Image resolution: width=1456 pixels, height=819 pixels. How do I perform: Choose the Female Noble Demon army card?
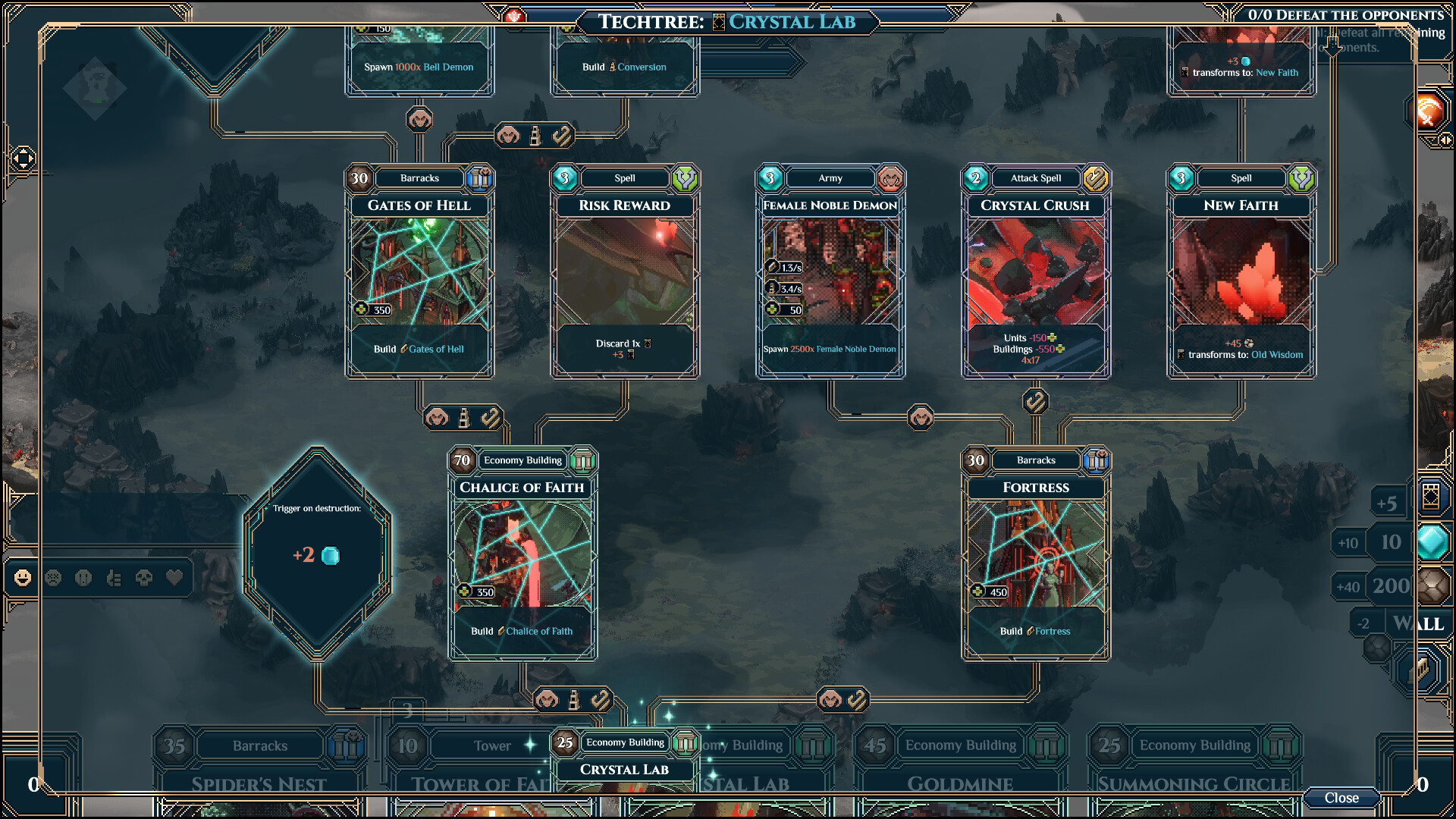click(830, 271)
